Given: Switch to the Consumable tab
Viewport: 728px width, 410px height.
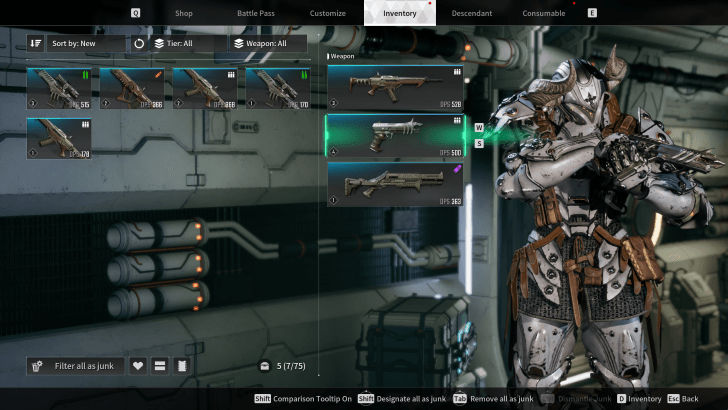Looking at the screenshot, I should [x=543, y=13].
